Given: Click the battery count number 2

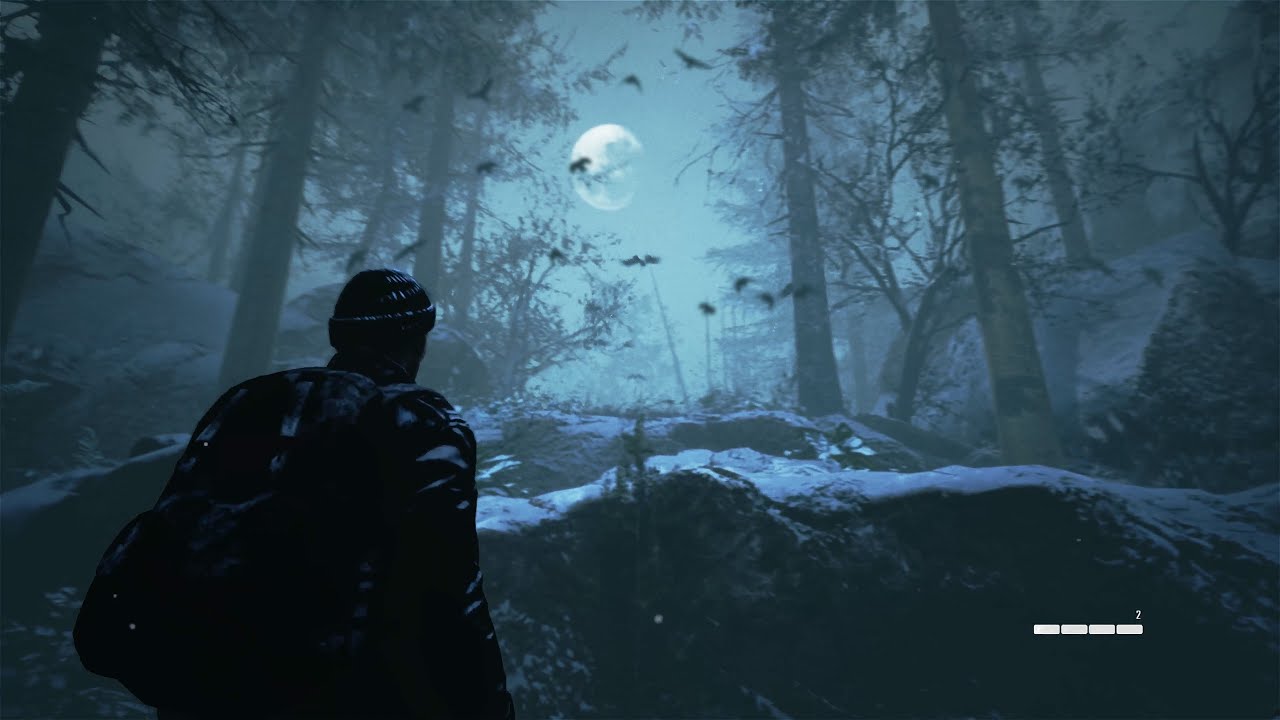Looking at the screenshot, I should click(1138, 614).
